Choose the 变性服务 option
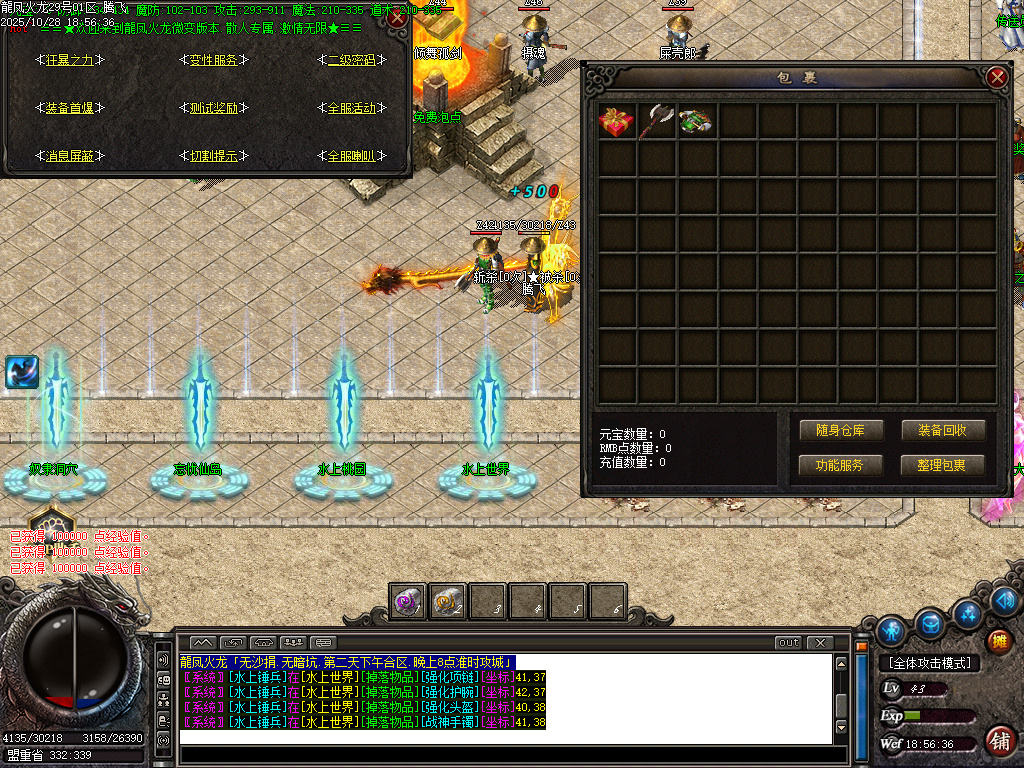This screenshot has width=1024, height=768. tap(213, 60)
